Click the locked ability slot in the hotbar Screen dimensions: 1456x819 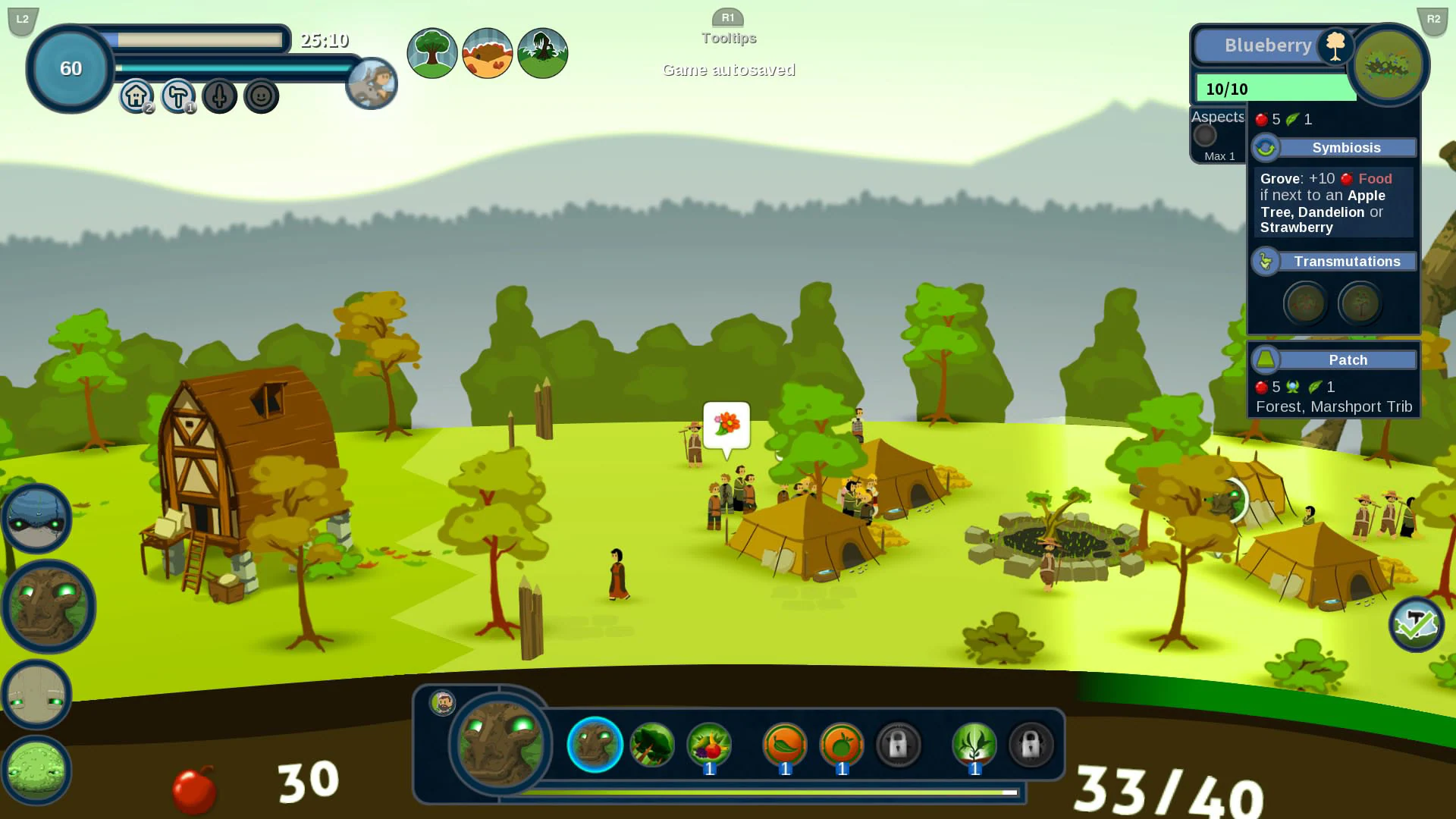click(x=899, y=745)
